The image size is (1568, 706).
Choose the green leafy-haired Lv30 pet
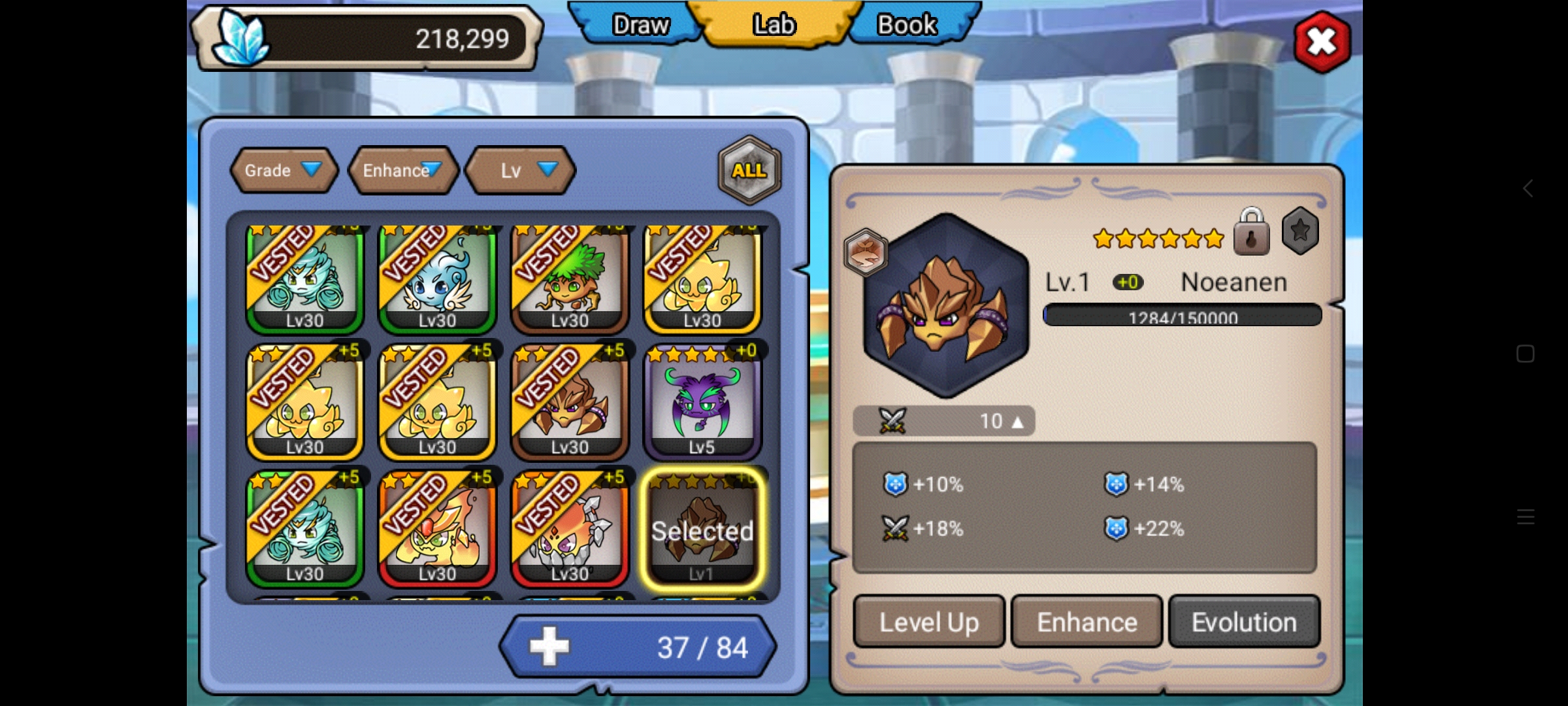(x=570, y=279)
